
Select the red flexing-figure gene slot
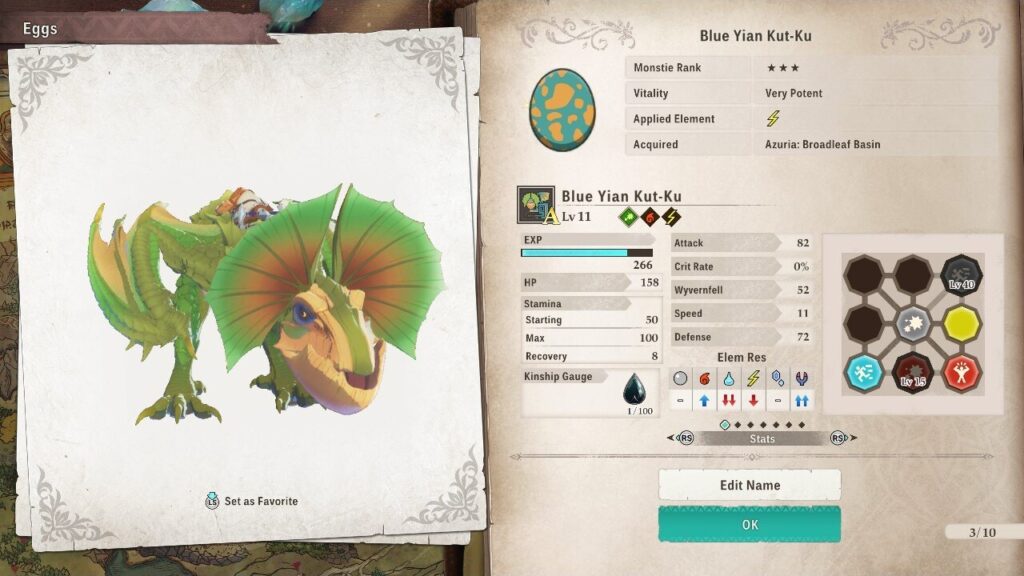961,371
